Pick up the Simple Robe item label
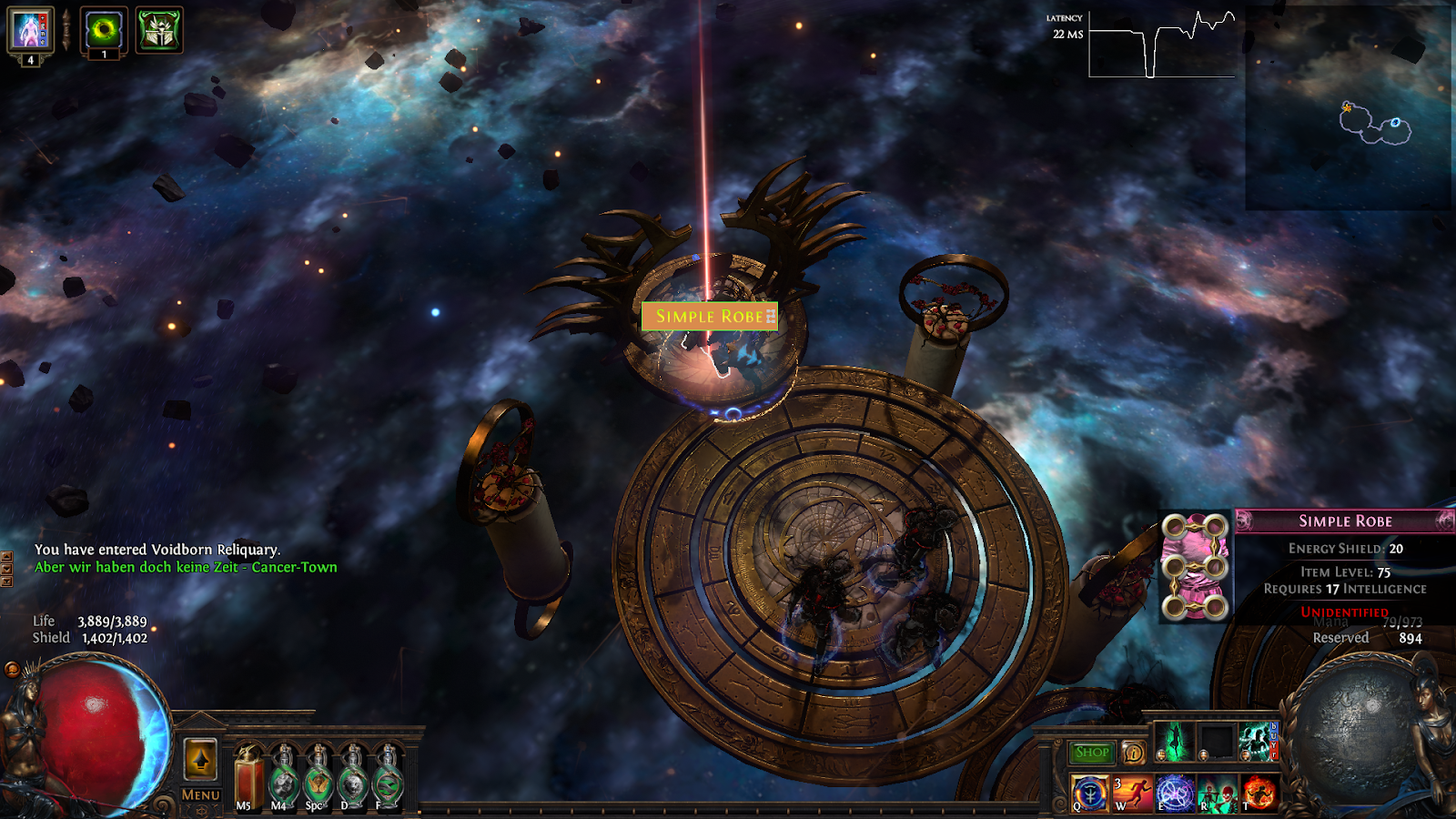Screen dimensions: 1456x819 [x=710, y=316]
